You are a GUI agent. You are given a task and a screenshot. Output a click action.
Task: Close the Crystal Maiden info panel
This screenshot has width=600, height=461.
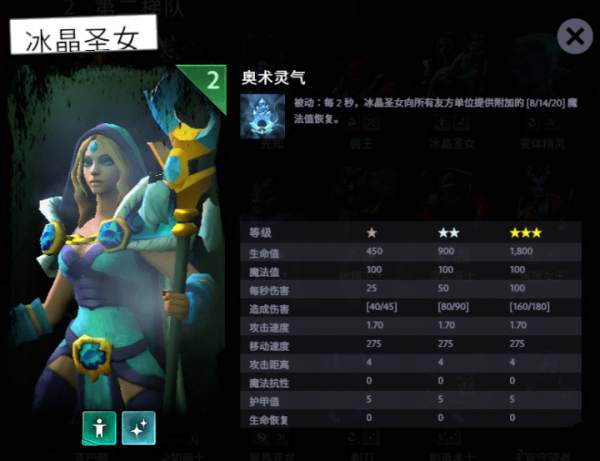point(574,37)
